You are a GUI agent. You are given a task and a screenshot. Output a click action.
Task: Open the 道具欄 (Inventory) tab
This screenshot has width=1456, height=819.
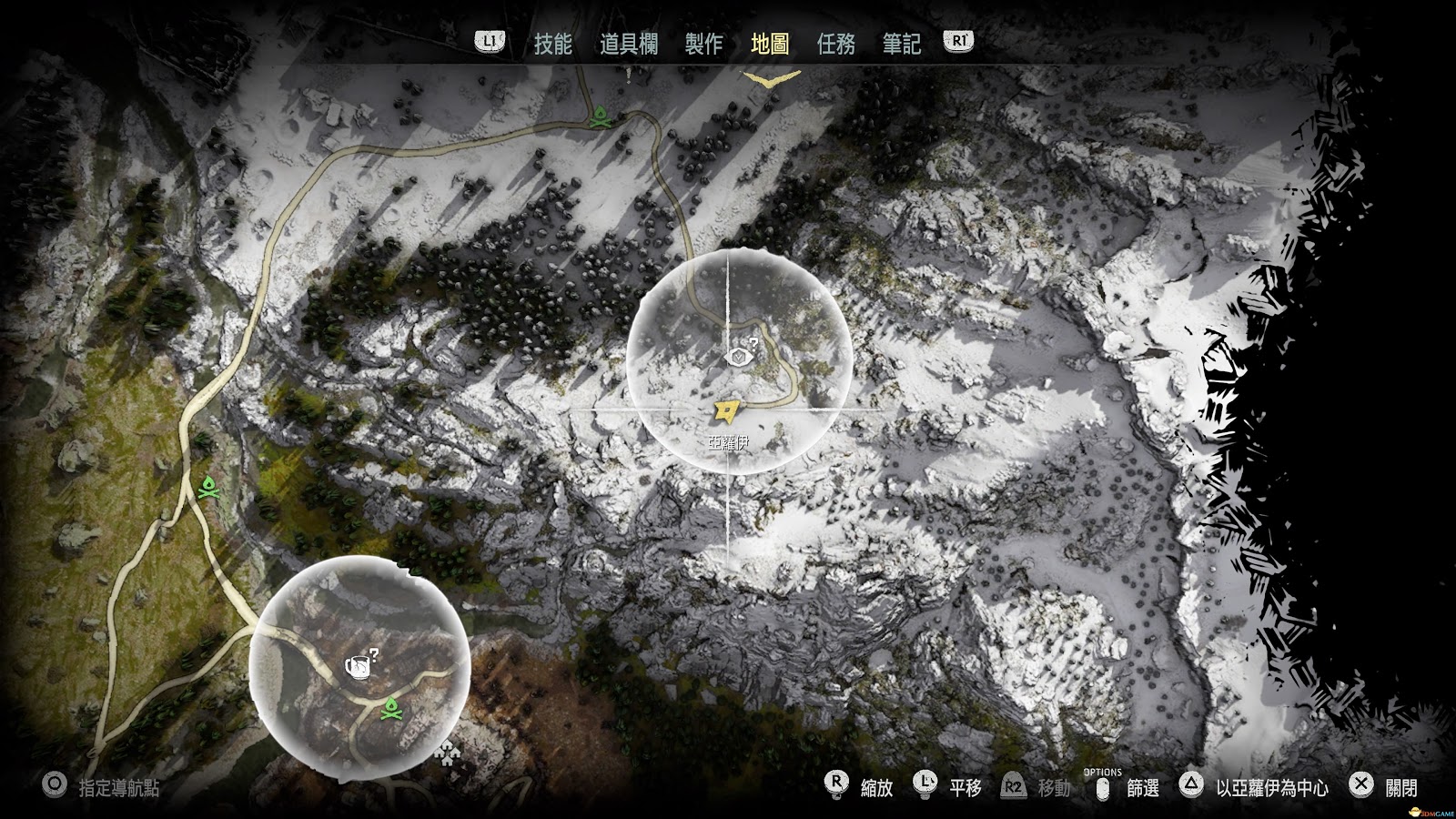pyautogui.click(x=628, y=44)
